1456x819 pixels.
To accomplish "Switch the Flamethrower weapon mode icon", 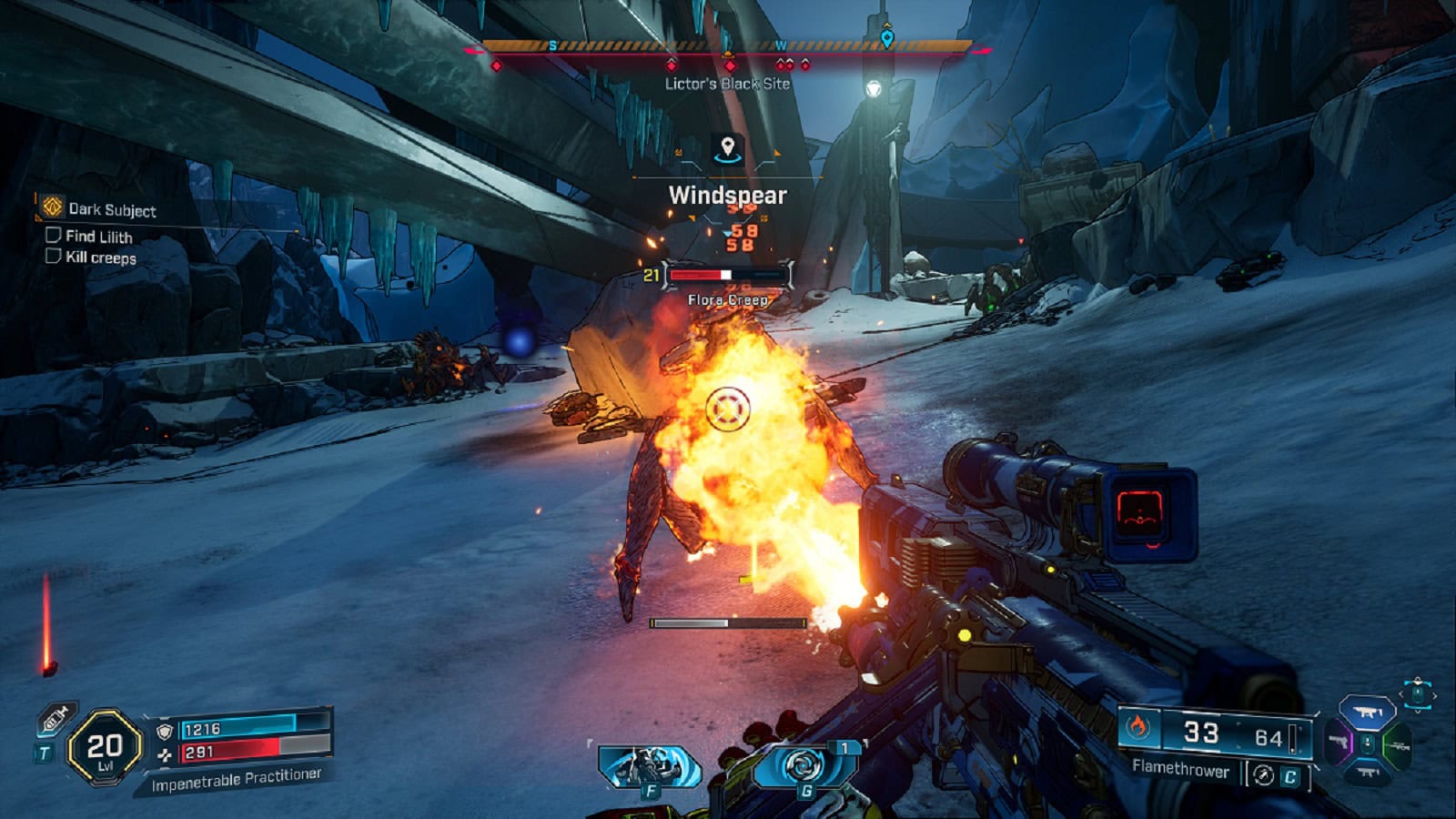I will pos(1263,774).
